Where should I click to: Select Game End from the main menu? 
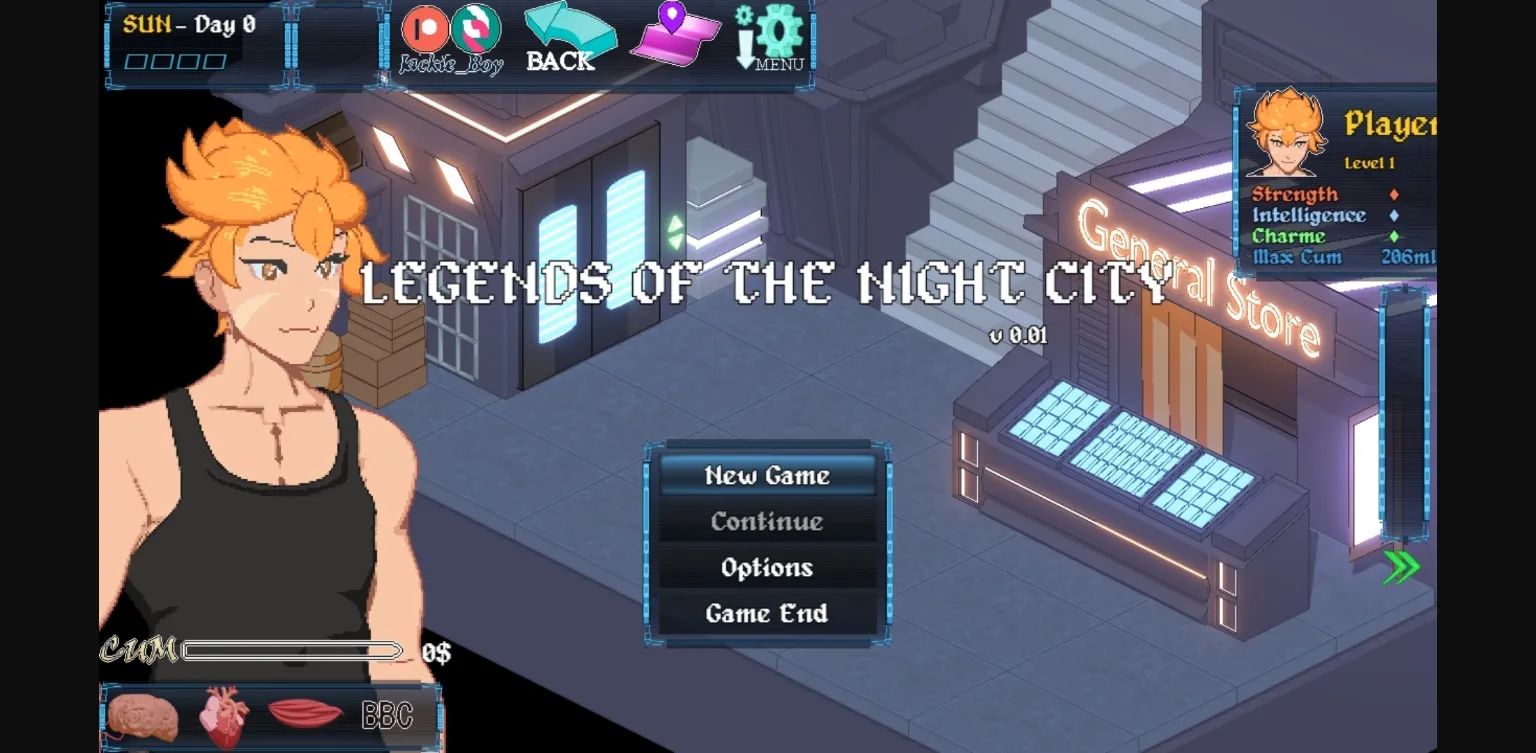point(765,613)
